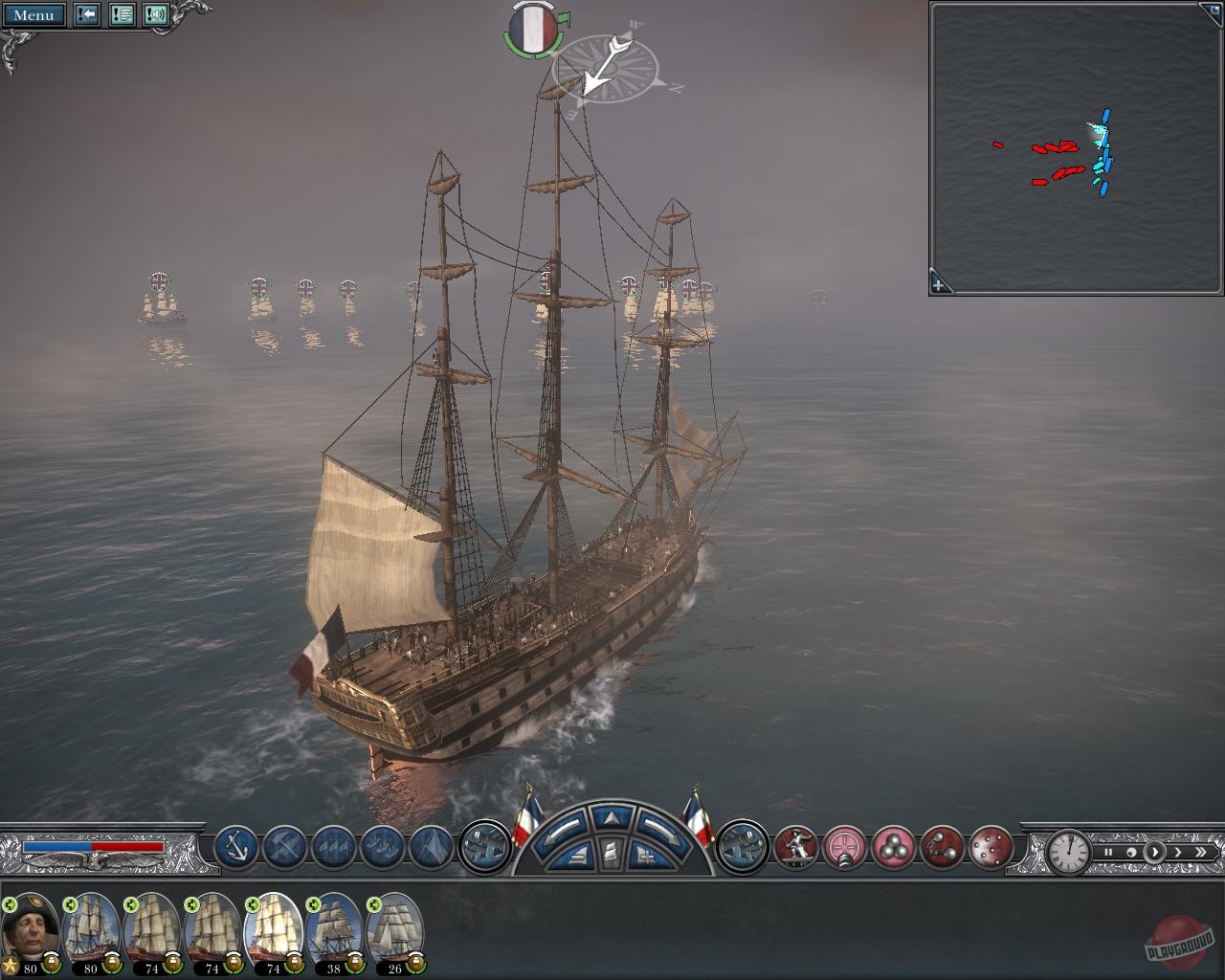Click the advice back-arrow button
This screenshot has width=1225, height=980.
point(87,14)
